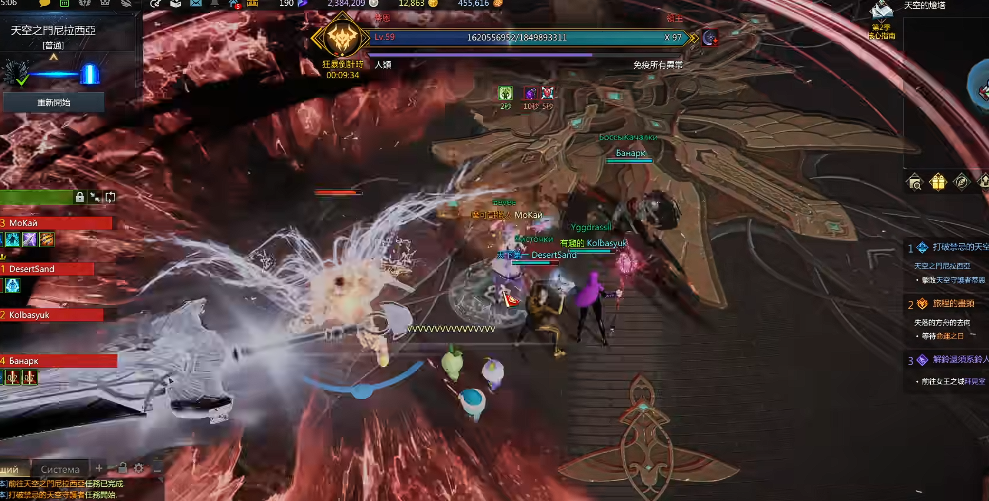Click the 重新開始 restart button
This screenshot has width=989, height=501.
click(x=54, y=102)
